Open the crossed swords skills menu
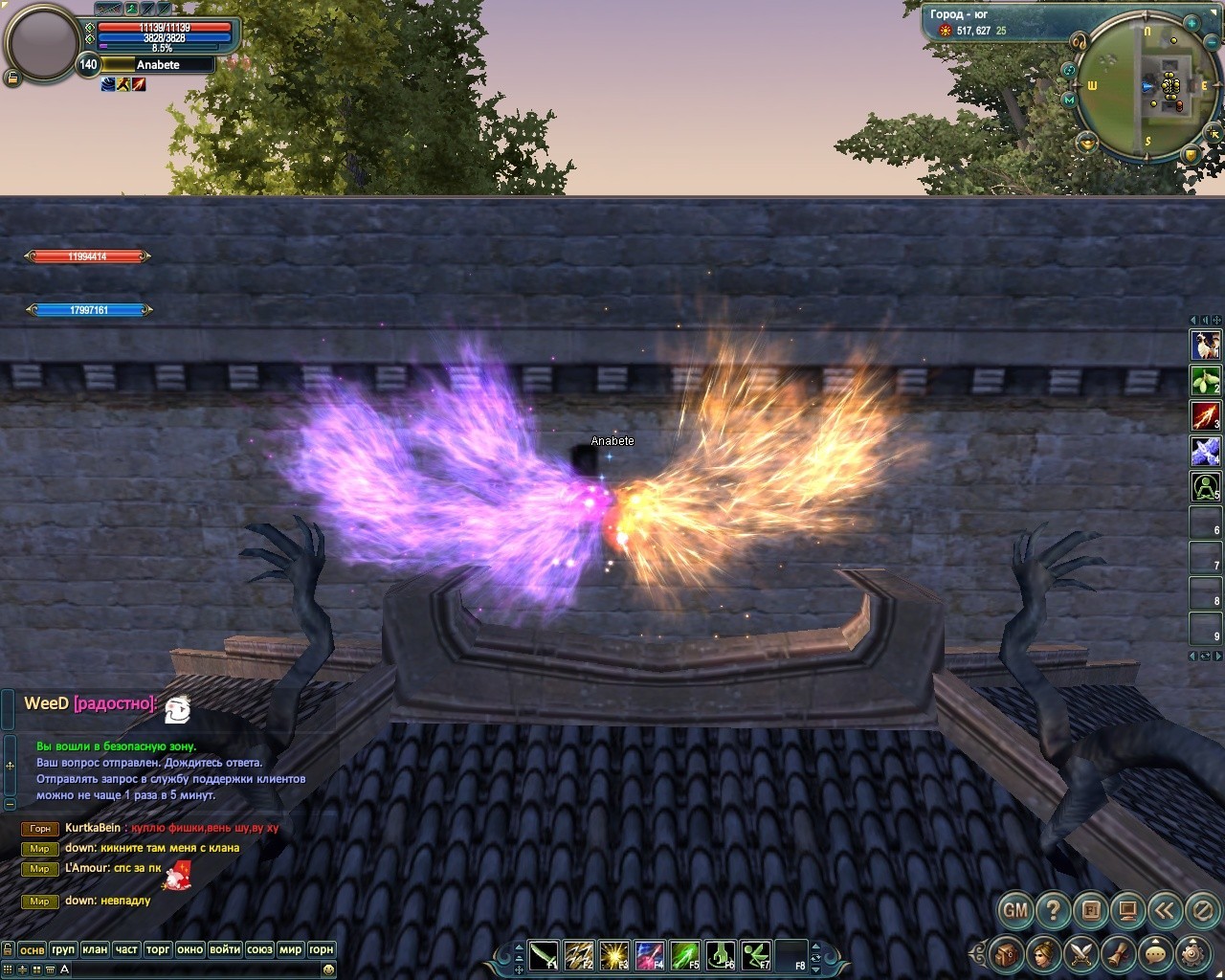This screenshot has width=1225, height=980. [1081, 953]
